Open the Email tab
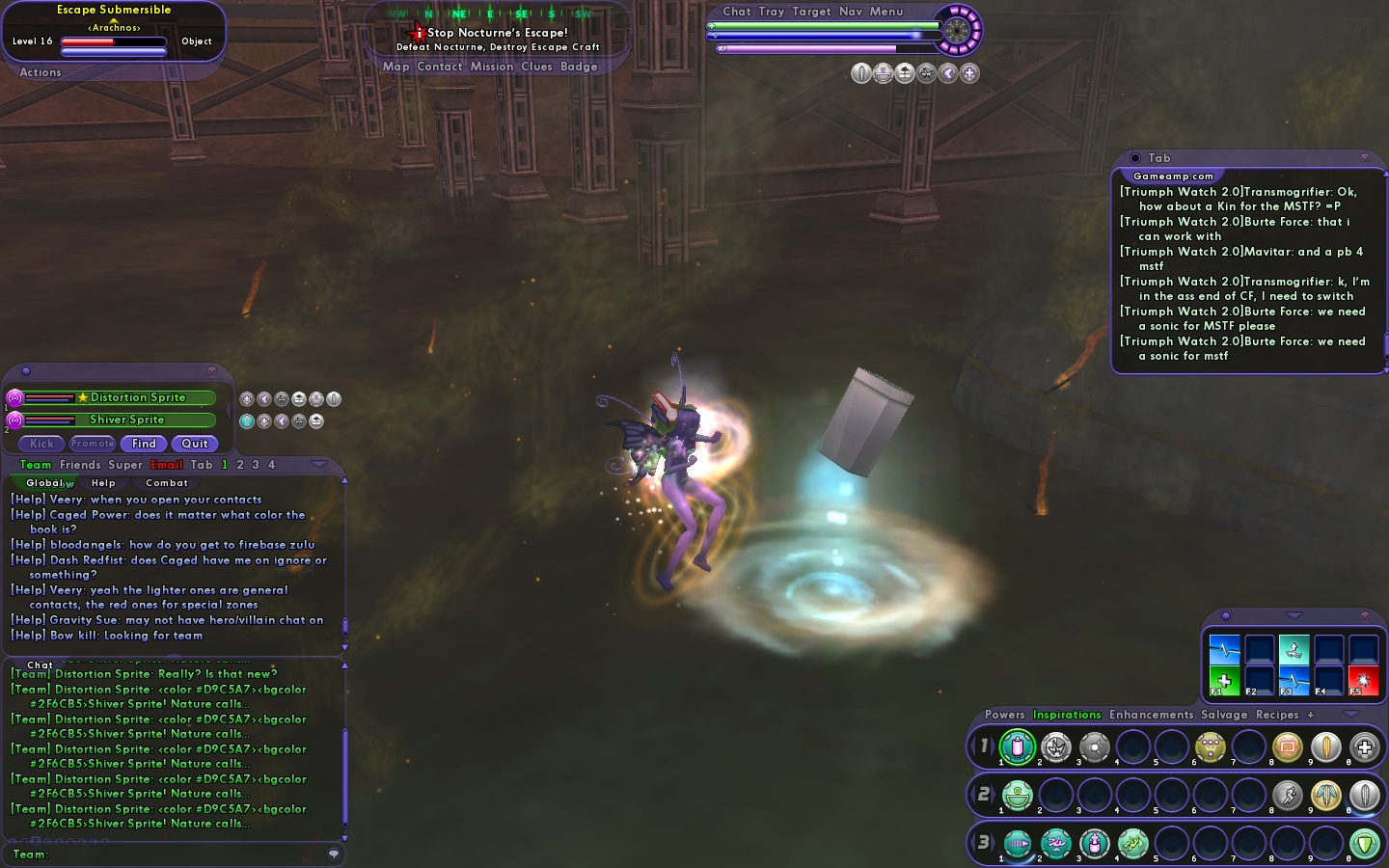This screenshot has height=868, width=1389. click(167, 465)
